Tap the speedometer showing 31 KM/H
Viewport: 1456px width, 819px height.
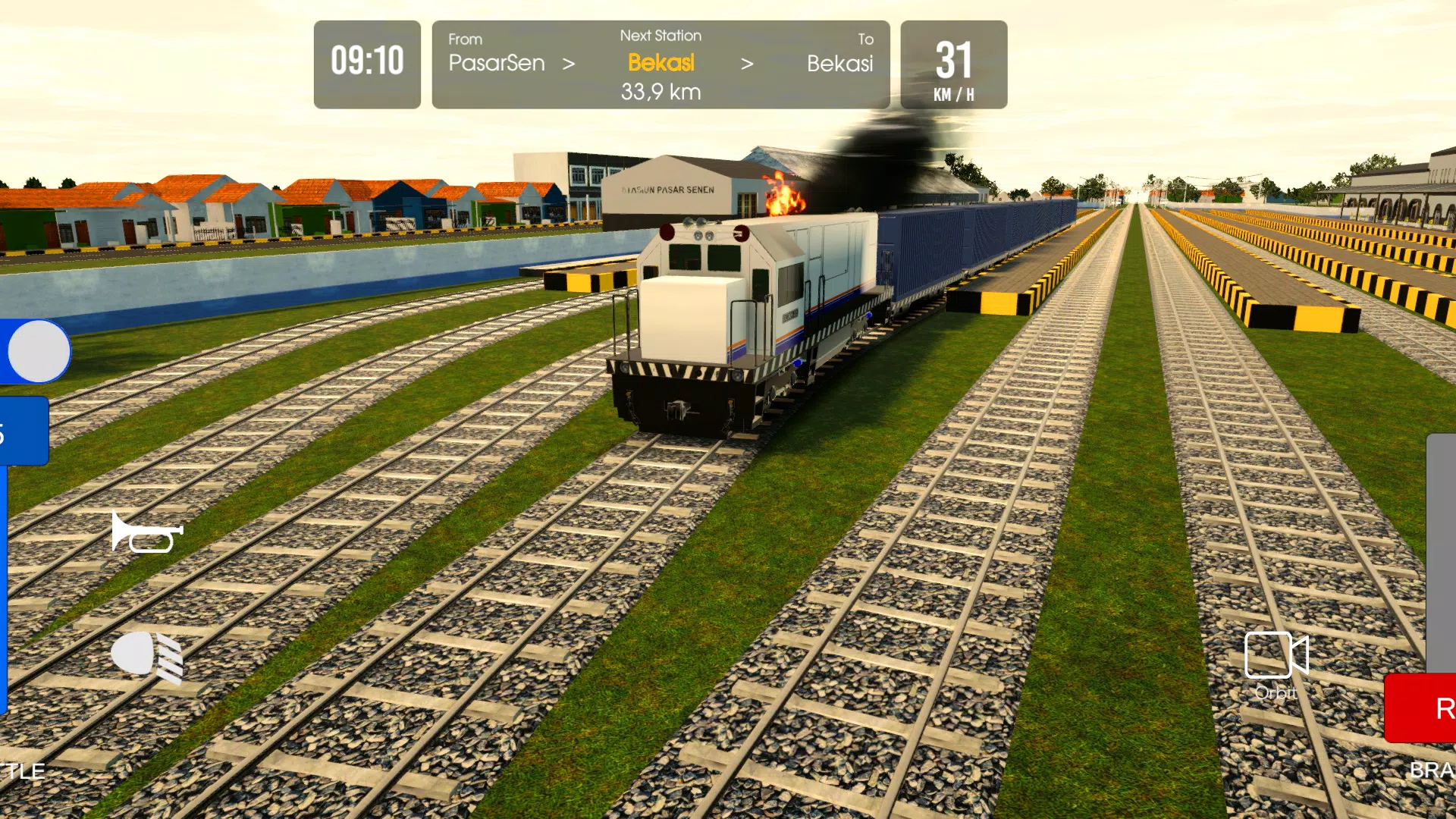pyautogui.click(x=953, y=64)
